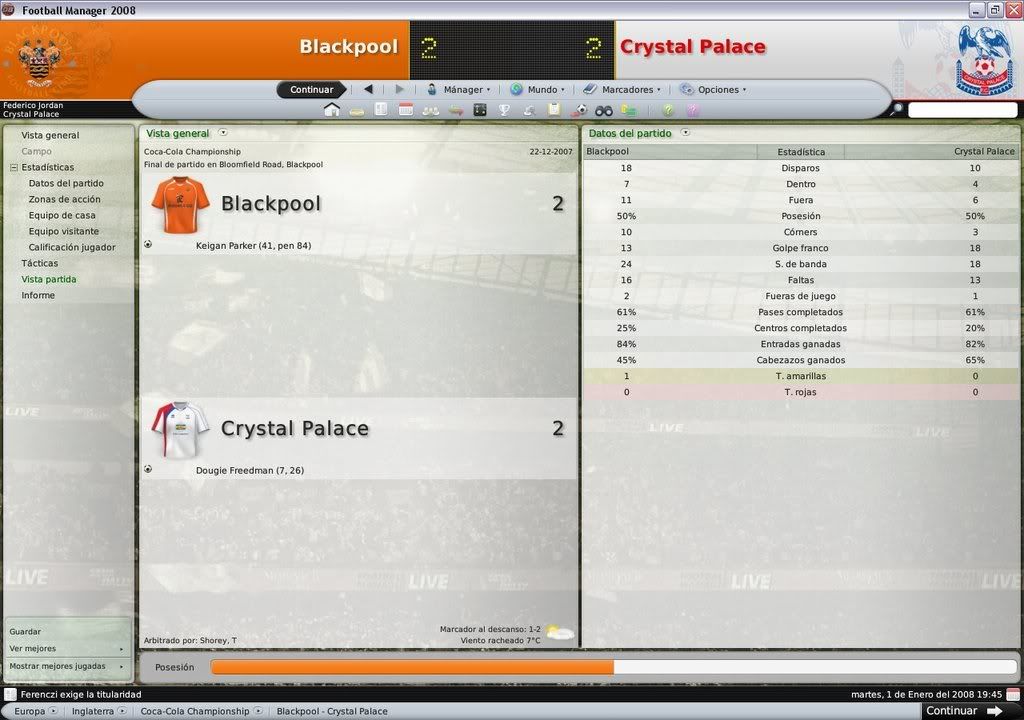1024x720 pixels.
Task: Open Calificación jugador page
Action: 72,247
